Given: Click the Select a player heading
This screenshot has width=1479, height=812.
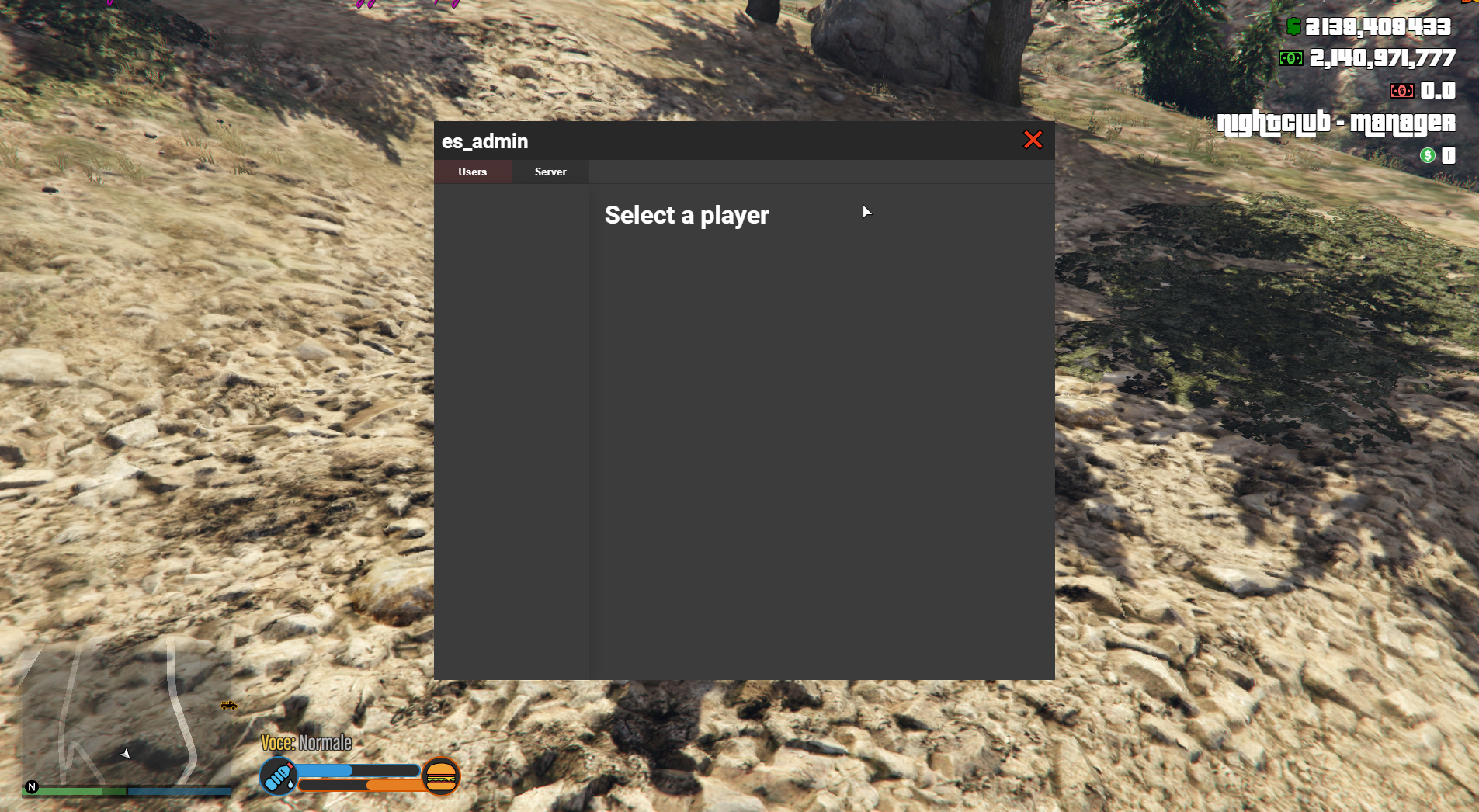Looking at the screenshot, I should pos(686,215).
